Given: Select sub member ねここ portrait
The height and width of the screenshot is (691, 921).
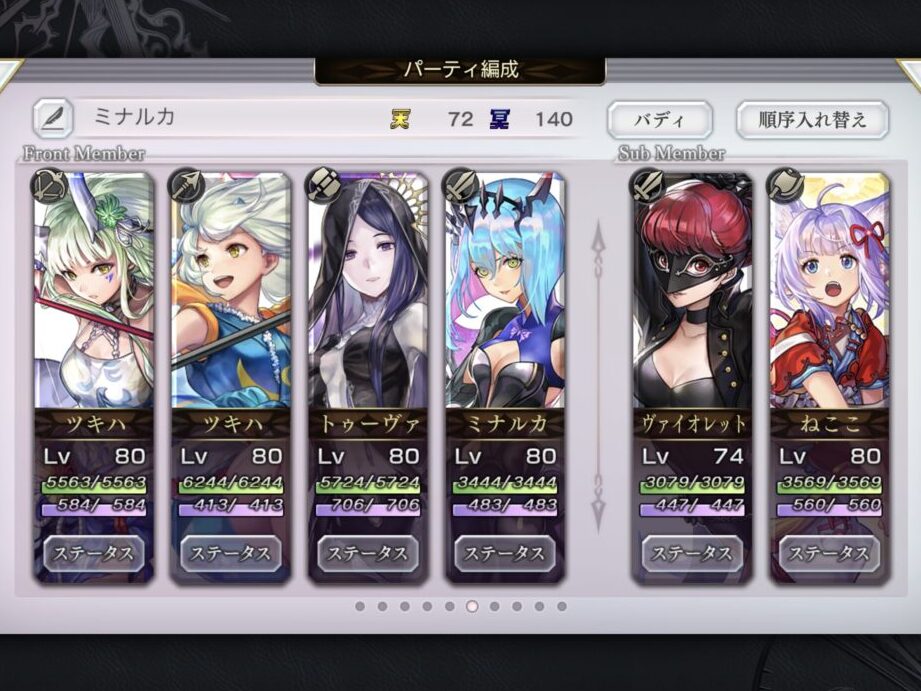Looking at the screenshot, I should (829, 290).
